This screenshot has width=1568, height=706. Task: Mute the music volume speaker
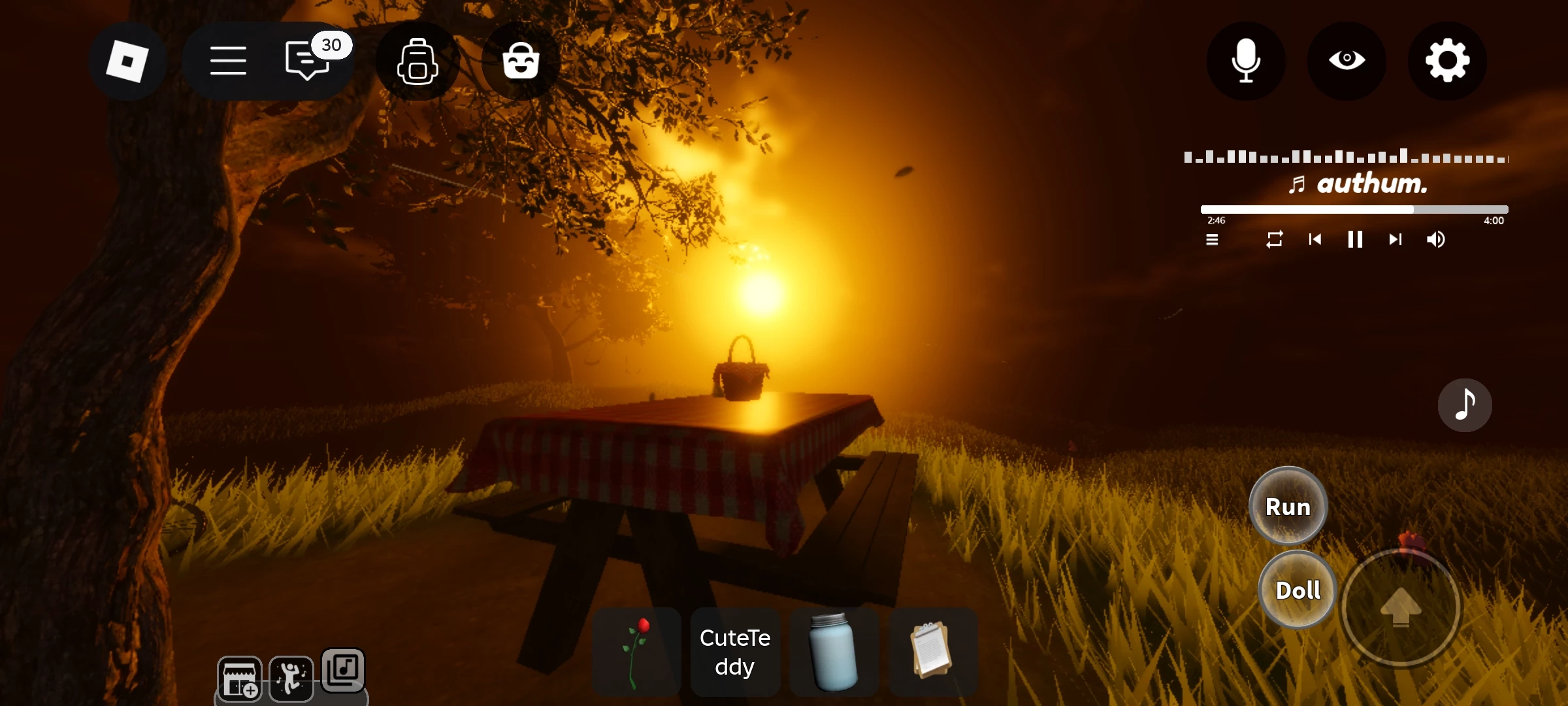(x=1435, y=240)
